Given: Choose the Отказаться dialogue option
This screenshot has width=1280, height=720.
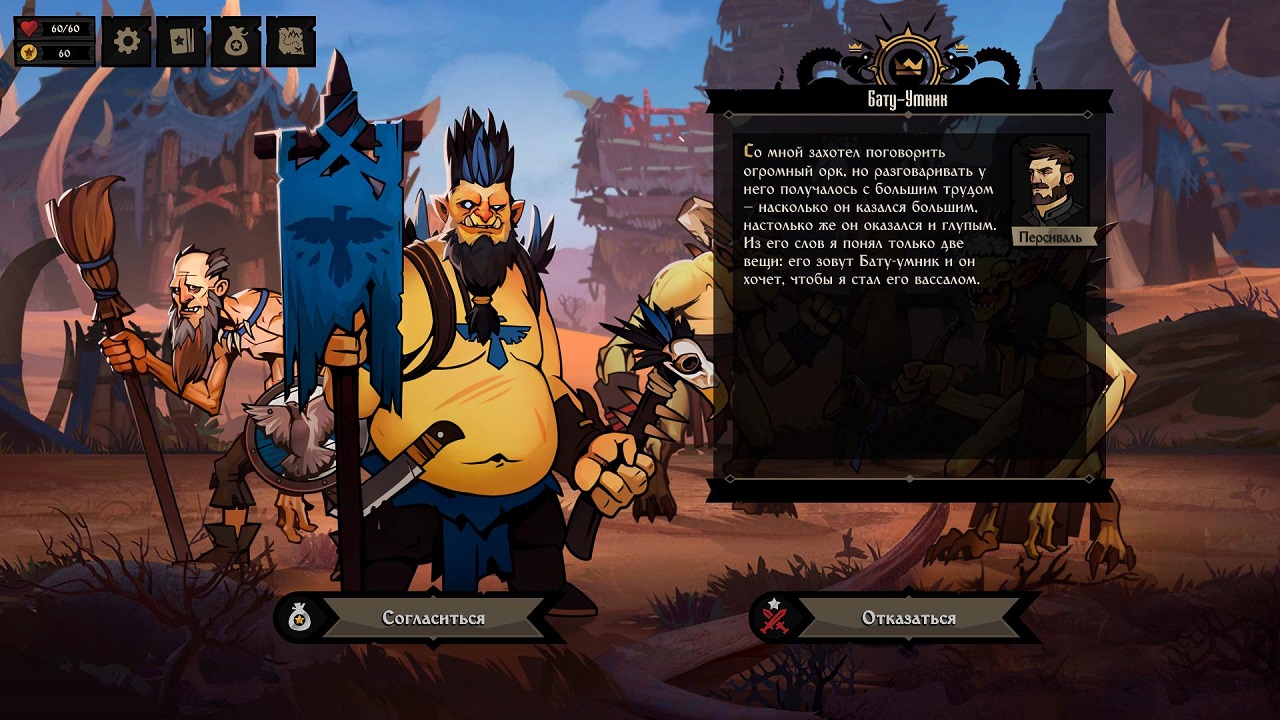Looking at the screenshot, I should coord(908,618).
